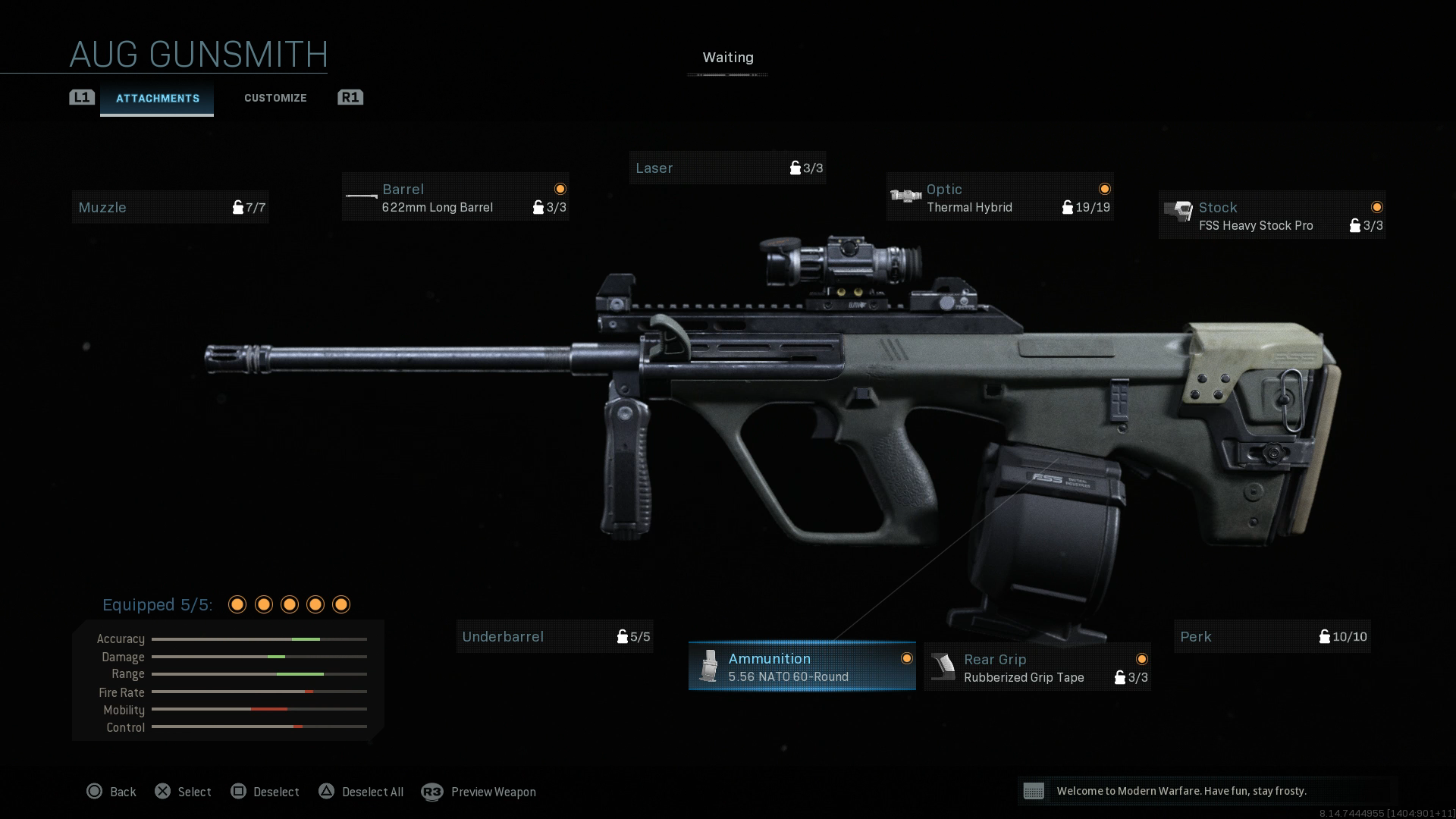Click the padlock icon on the Laser slot
The image size is (1456, 819).
pyautogui.click(x=795, y=168)
